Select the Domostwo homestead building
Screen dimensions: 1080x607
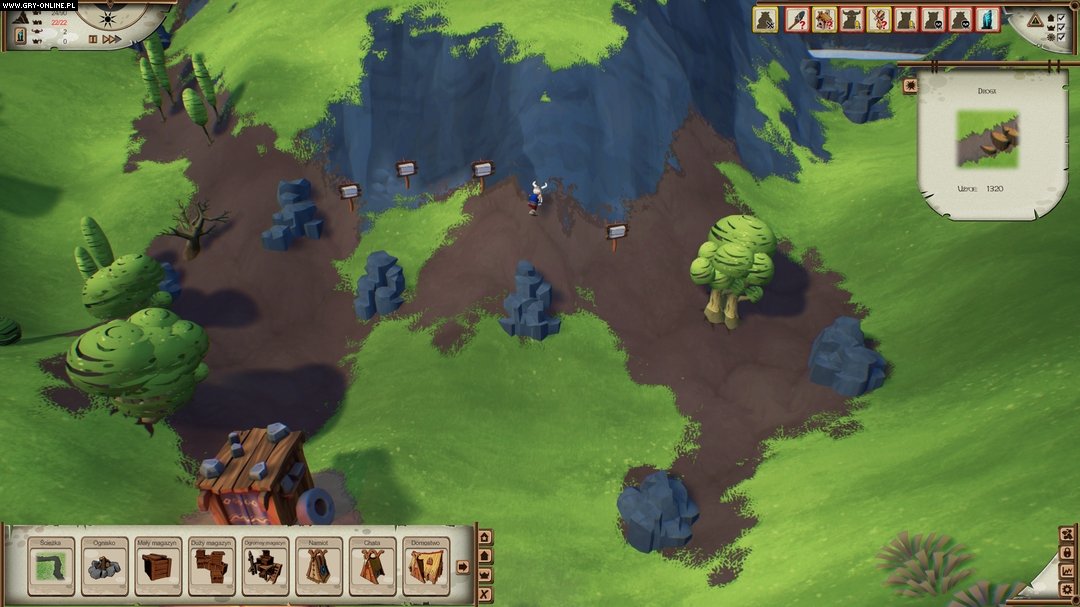click(427, 567)
